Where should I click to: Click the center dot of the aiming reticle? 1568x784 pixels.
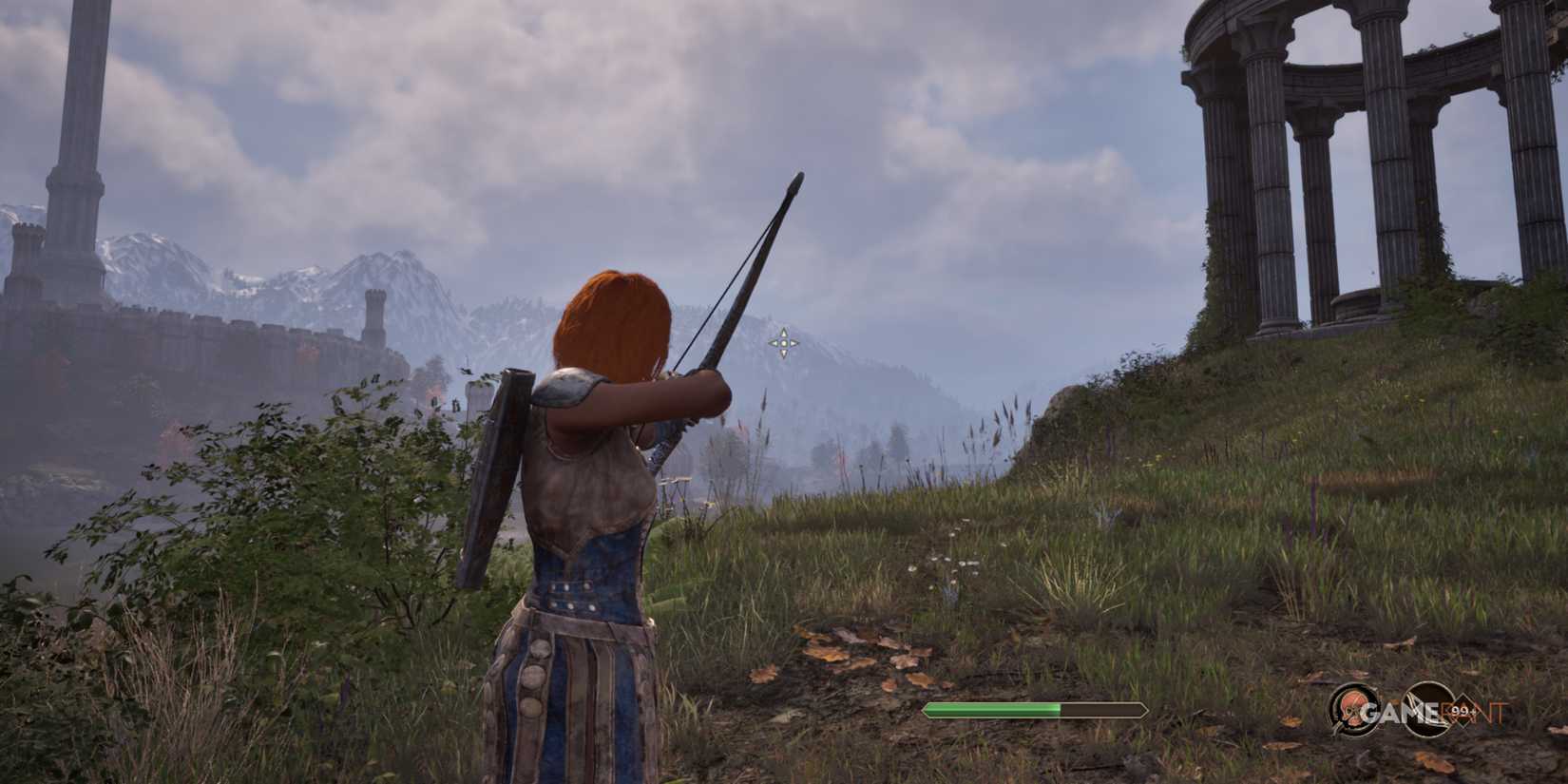[x=784, y=344]
